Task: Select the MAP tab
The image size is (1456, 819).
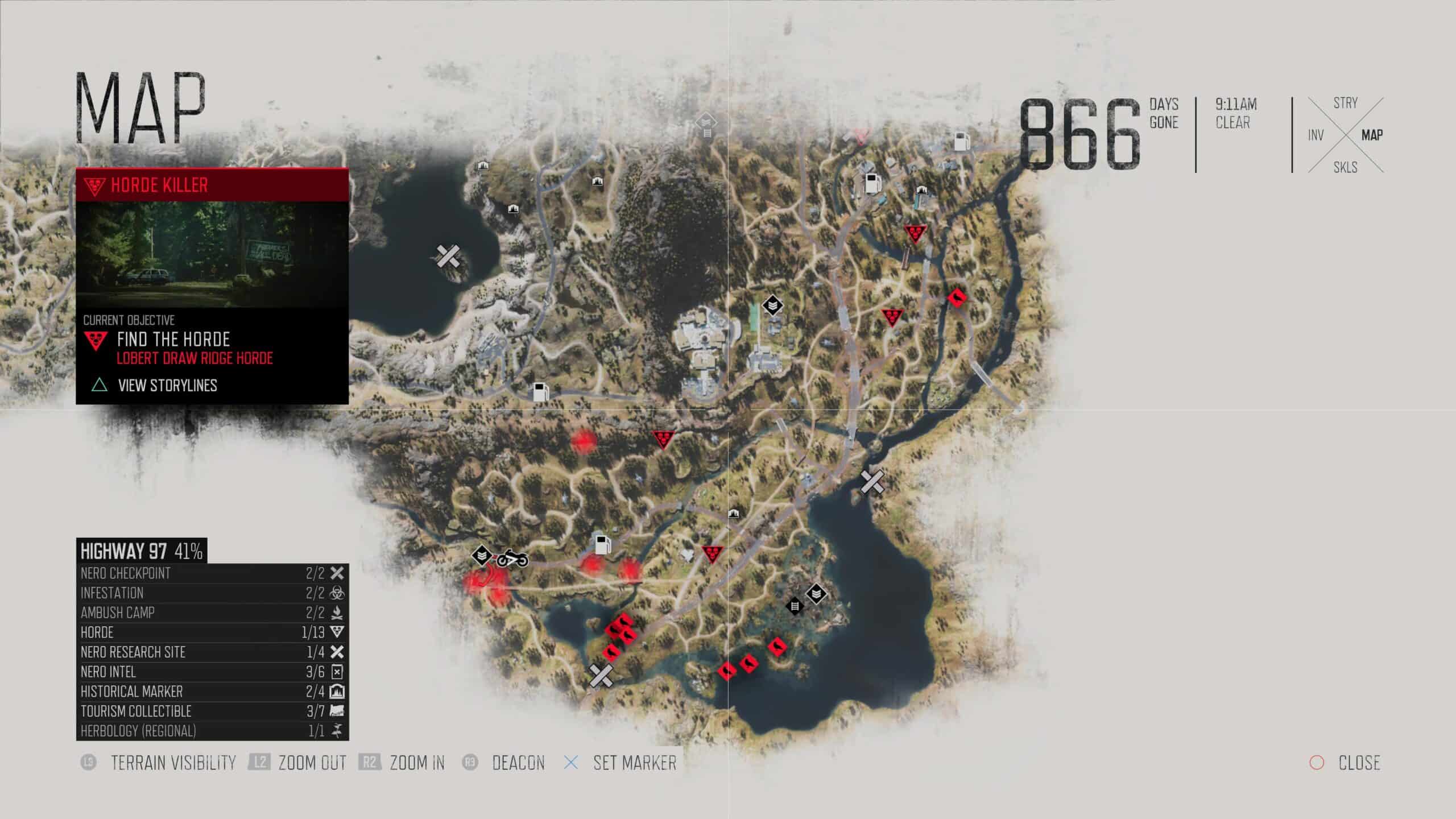Action: (x=1372, y=135)
